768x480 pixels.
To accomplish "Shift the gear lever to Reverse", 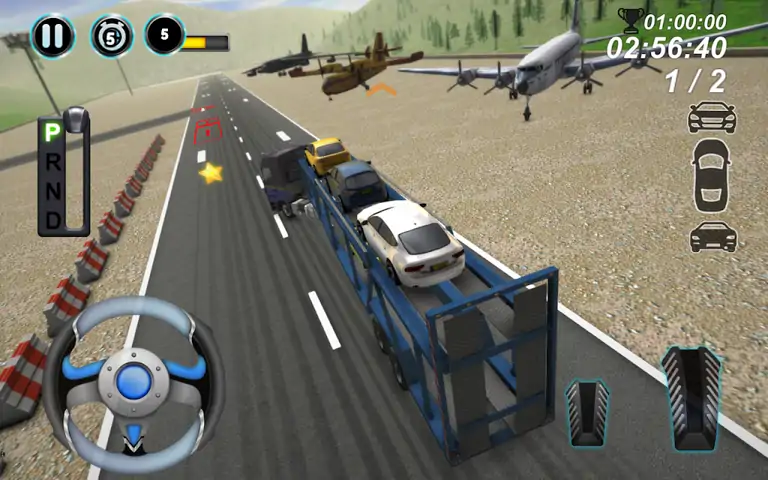I will [51, 160].
